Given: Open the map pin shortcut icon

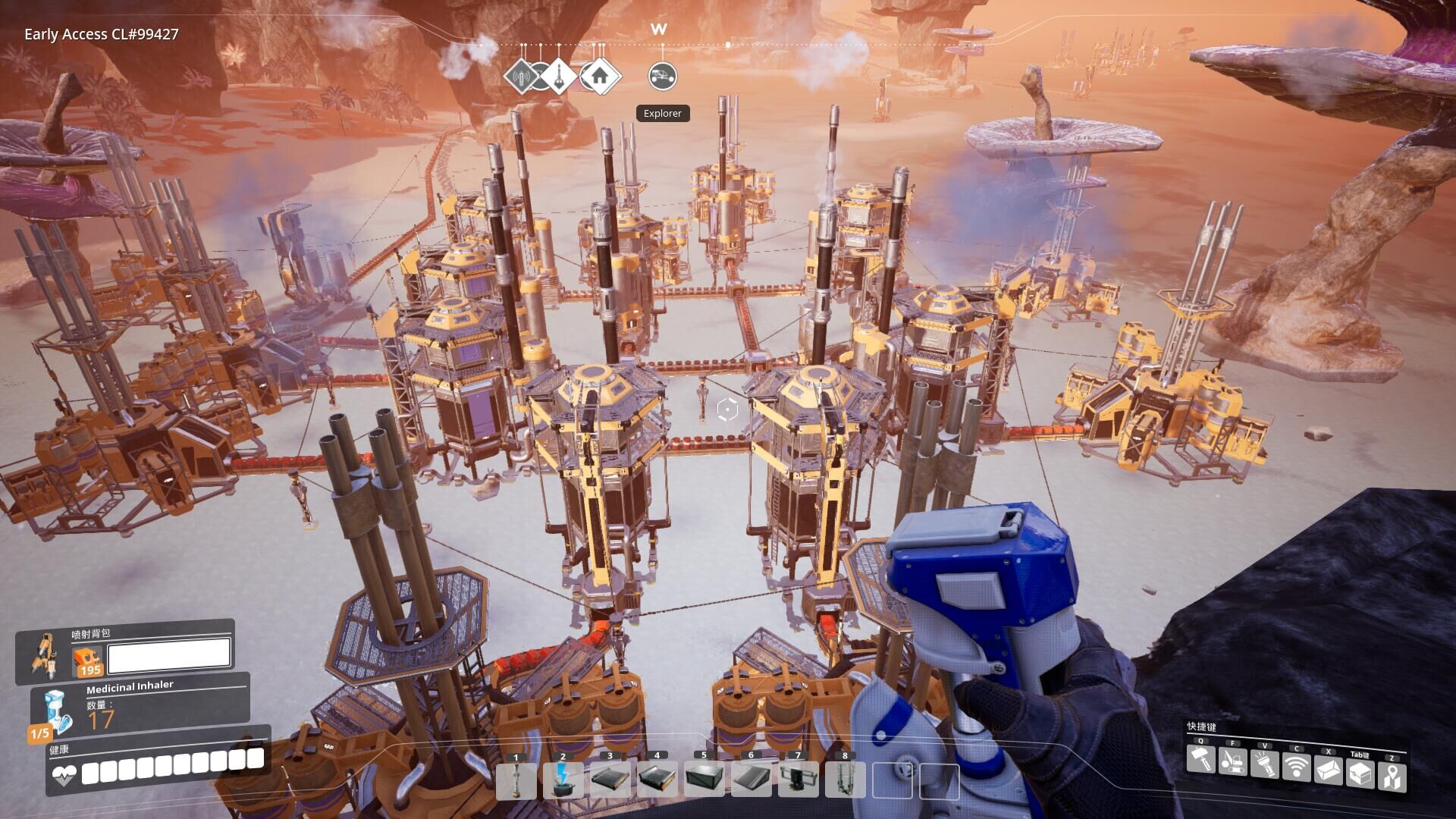Looking at the screenshot, I should (1392, 777).
